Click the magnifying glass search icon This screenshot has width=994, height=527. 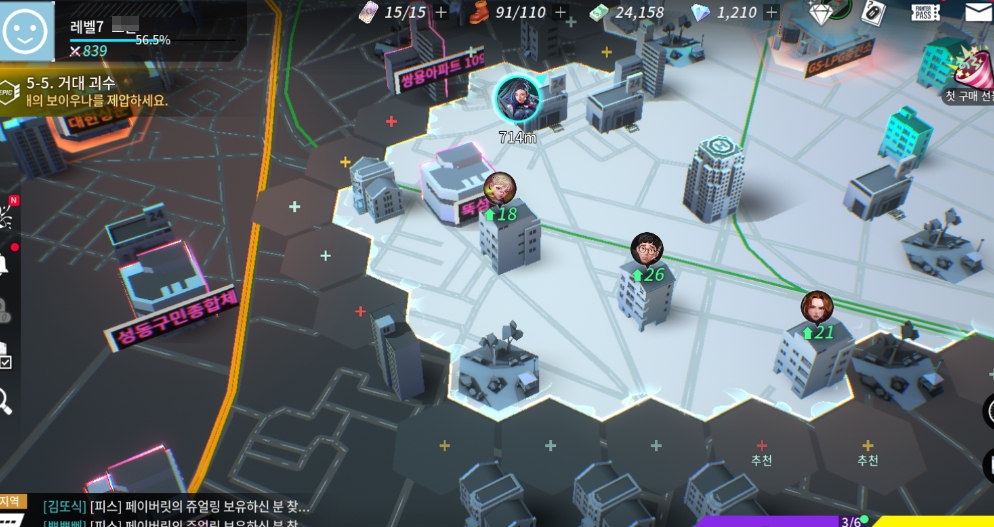5,401
